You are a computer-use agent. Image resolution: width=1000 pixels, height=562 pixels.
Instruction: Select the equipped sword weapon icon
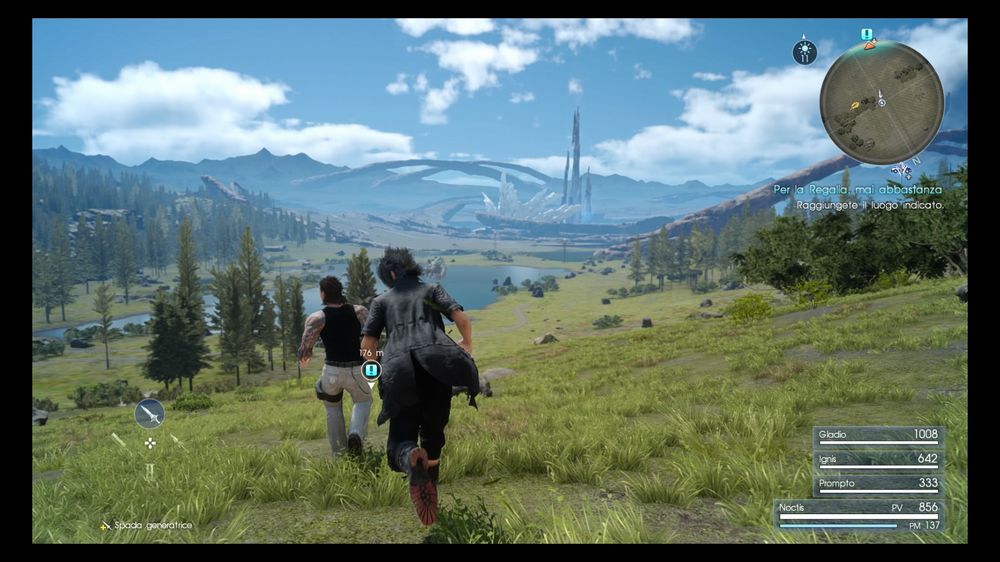click(149, 413)
